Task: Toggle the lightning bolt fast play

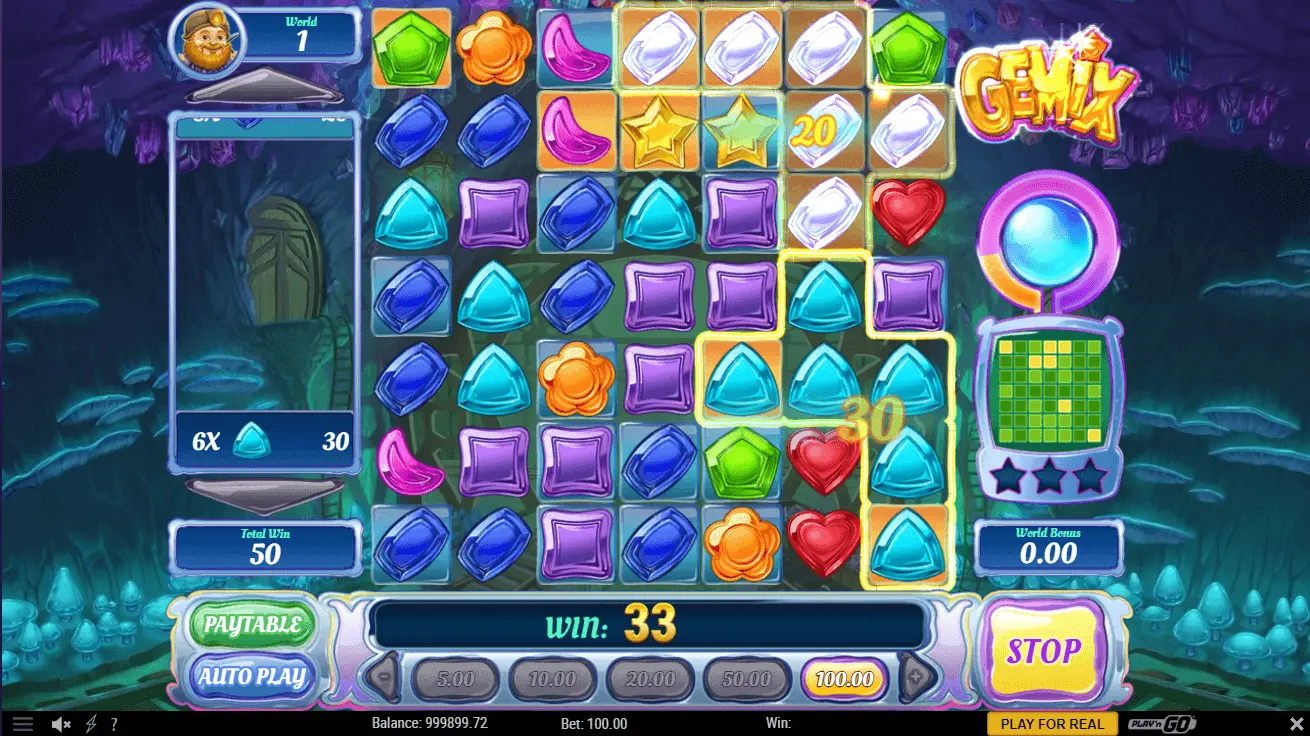Action: pos(91,724)
